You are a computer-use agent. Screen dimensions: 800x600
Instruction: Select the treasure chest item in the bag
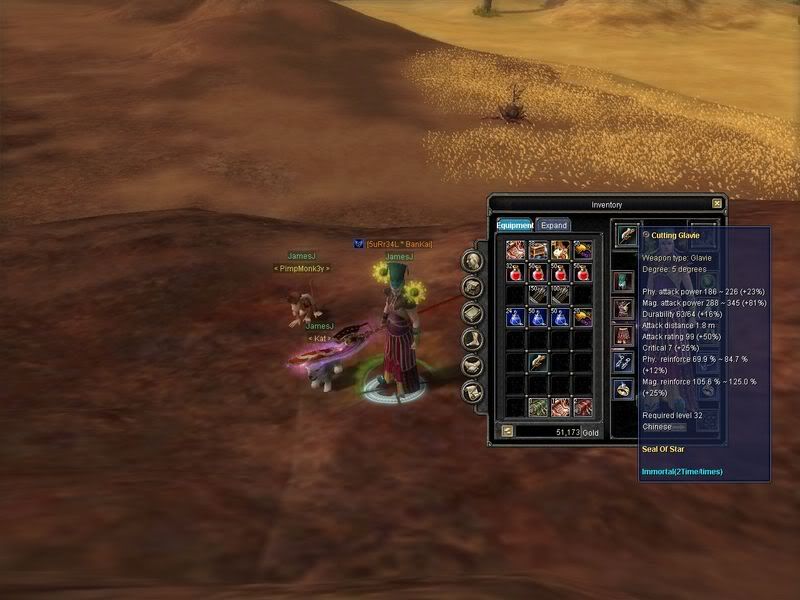[538, 250]
